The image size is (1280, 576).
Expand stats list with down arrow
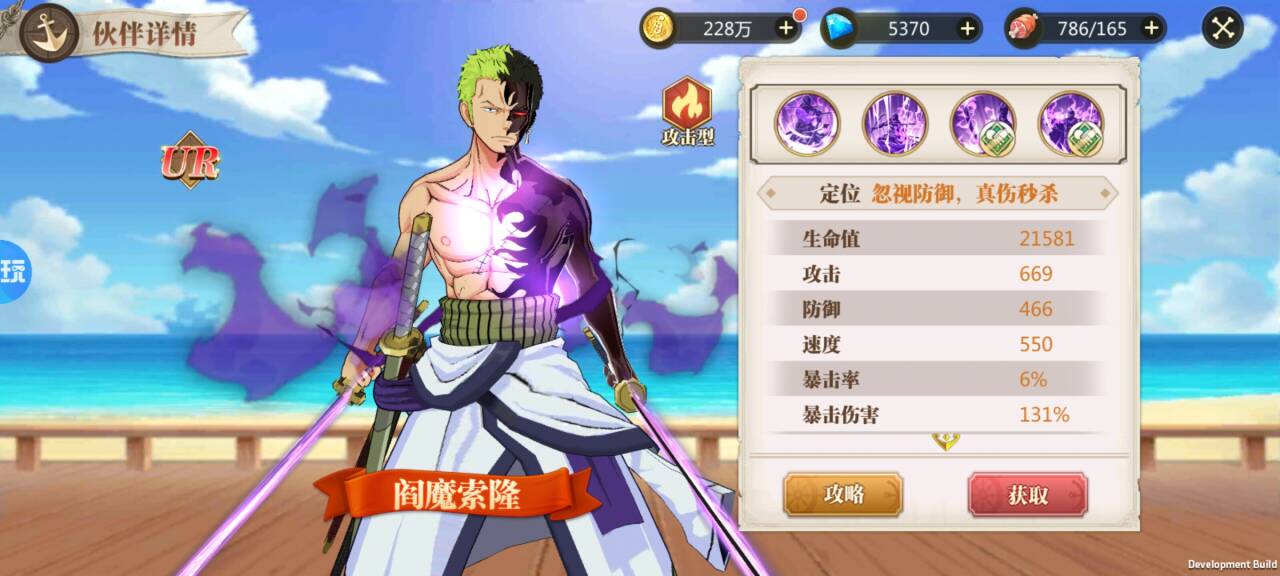(943, 441)
